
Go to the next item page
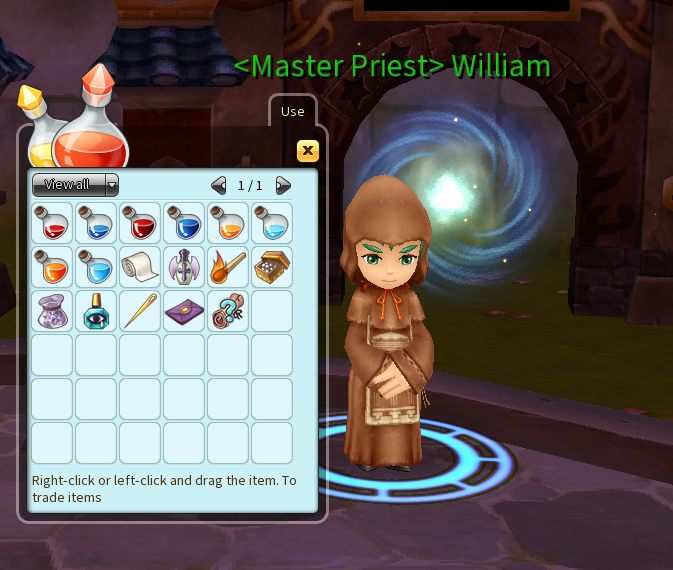click(x=283, y=185)
